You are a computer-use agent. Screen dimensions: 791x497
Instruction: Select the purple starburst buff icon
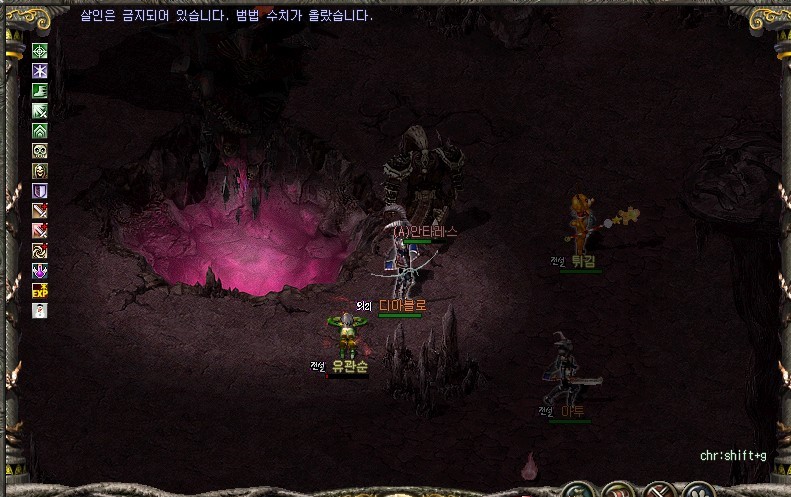tap(40, 71)
